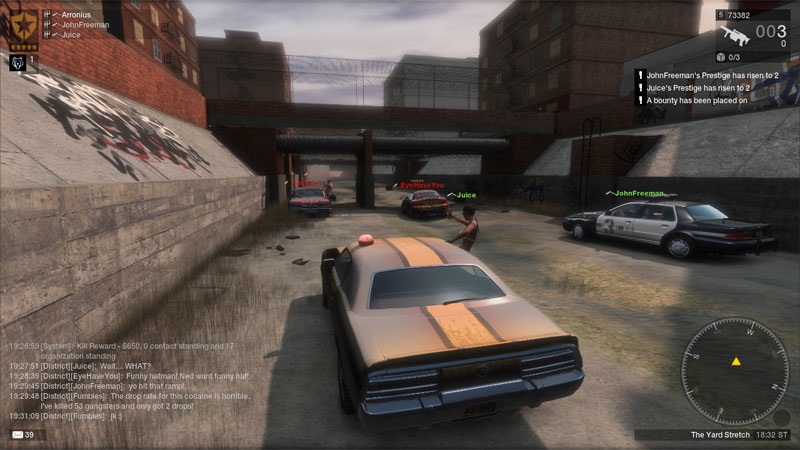Click the wolf head emblem icon
Screen dimensions: 800x450
point(17,62)
